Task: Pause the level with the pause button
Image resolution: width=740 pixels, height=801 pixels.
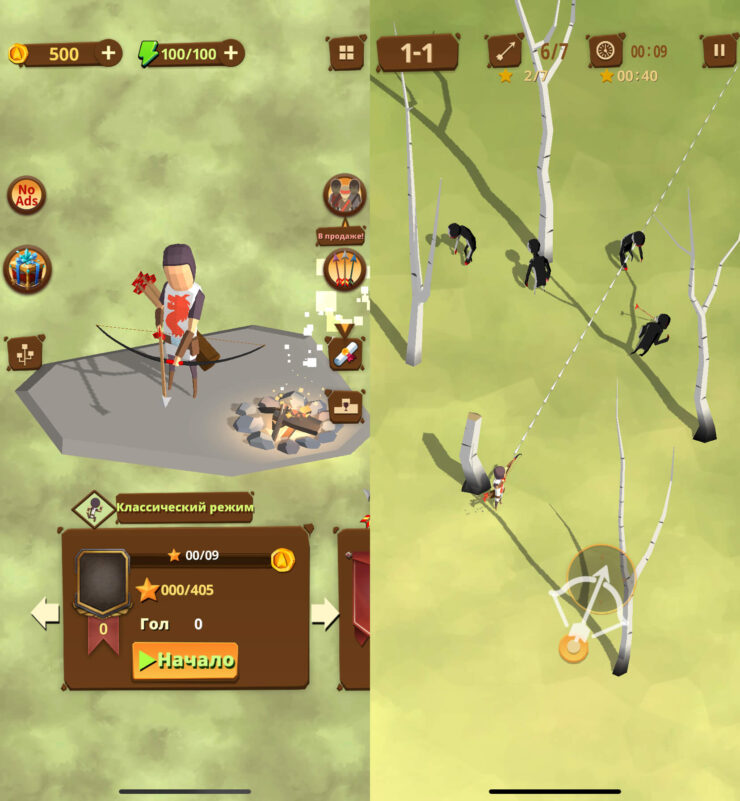Action: tap(718, 50)
